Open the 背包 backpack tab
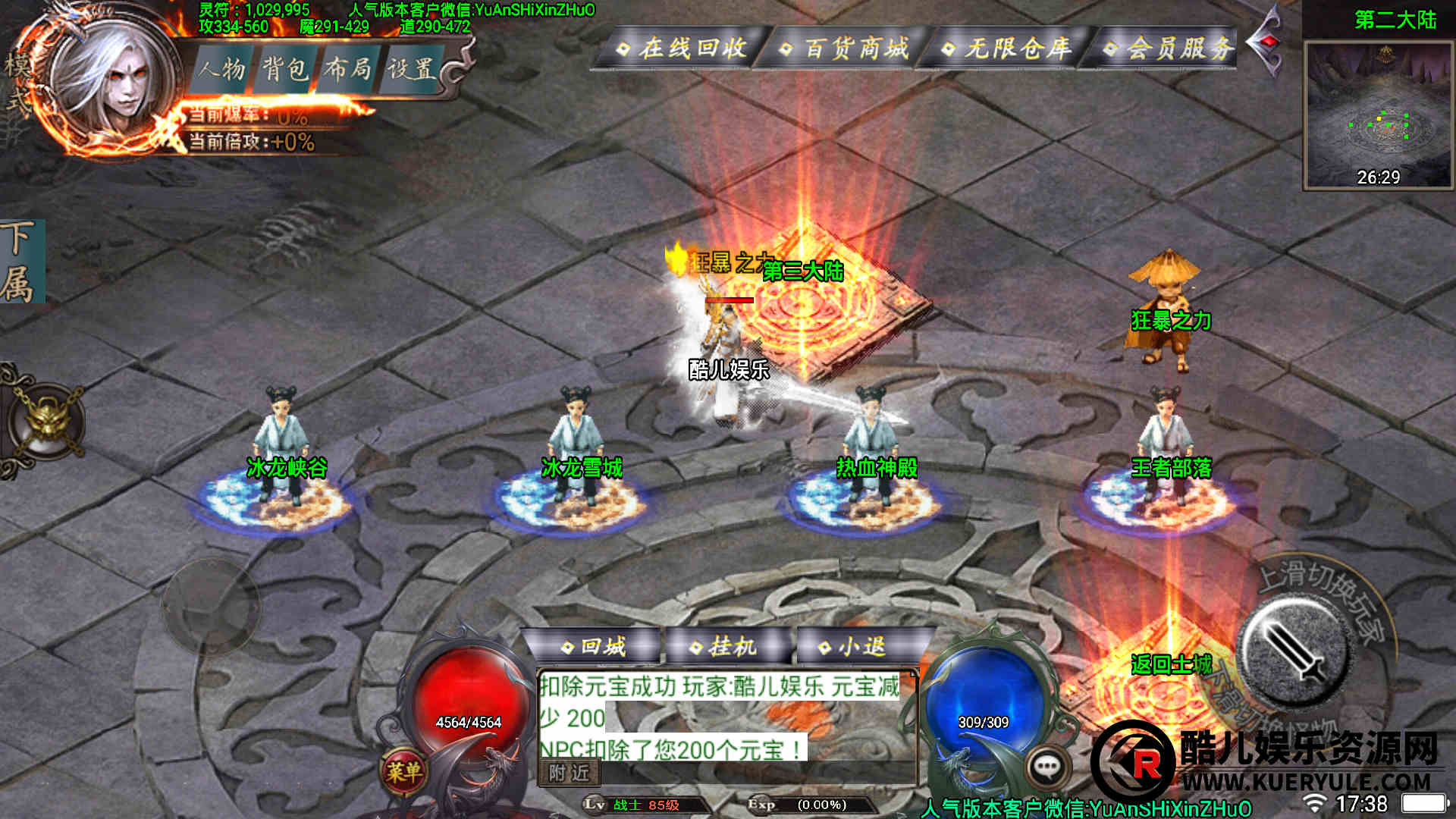Viewport: 1456px width, 819px height. tap(285, 69)
